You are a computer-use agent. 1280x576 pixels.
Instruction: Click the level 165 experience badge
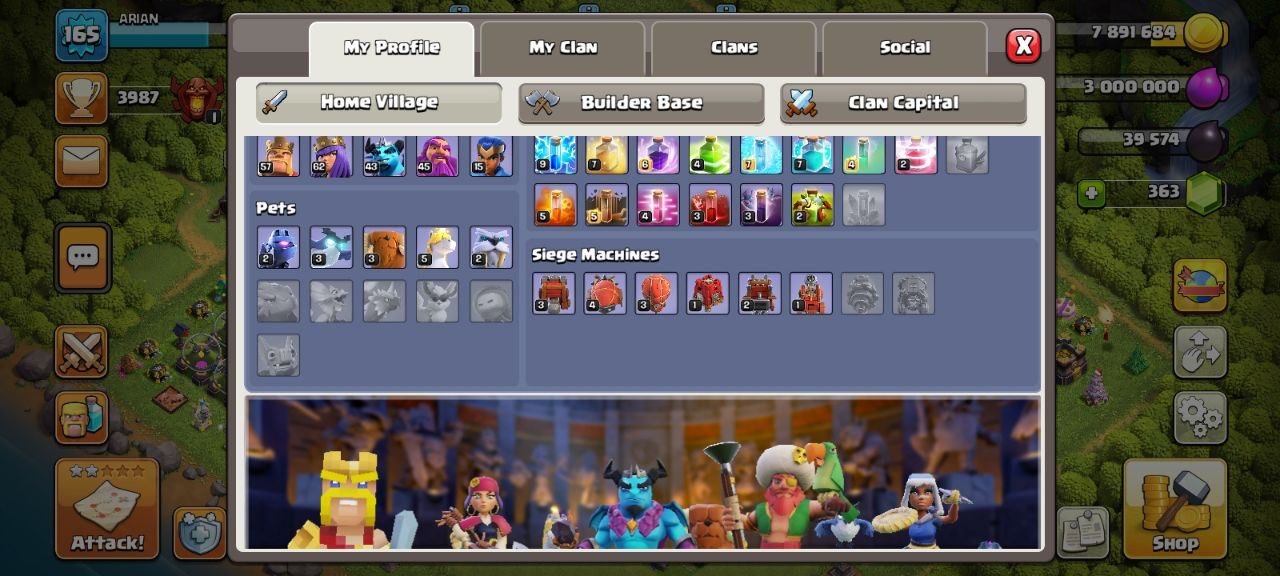(x=81, y=35)
